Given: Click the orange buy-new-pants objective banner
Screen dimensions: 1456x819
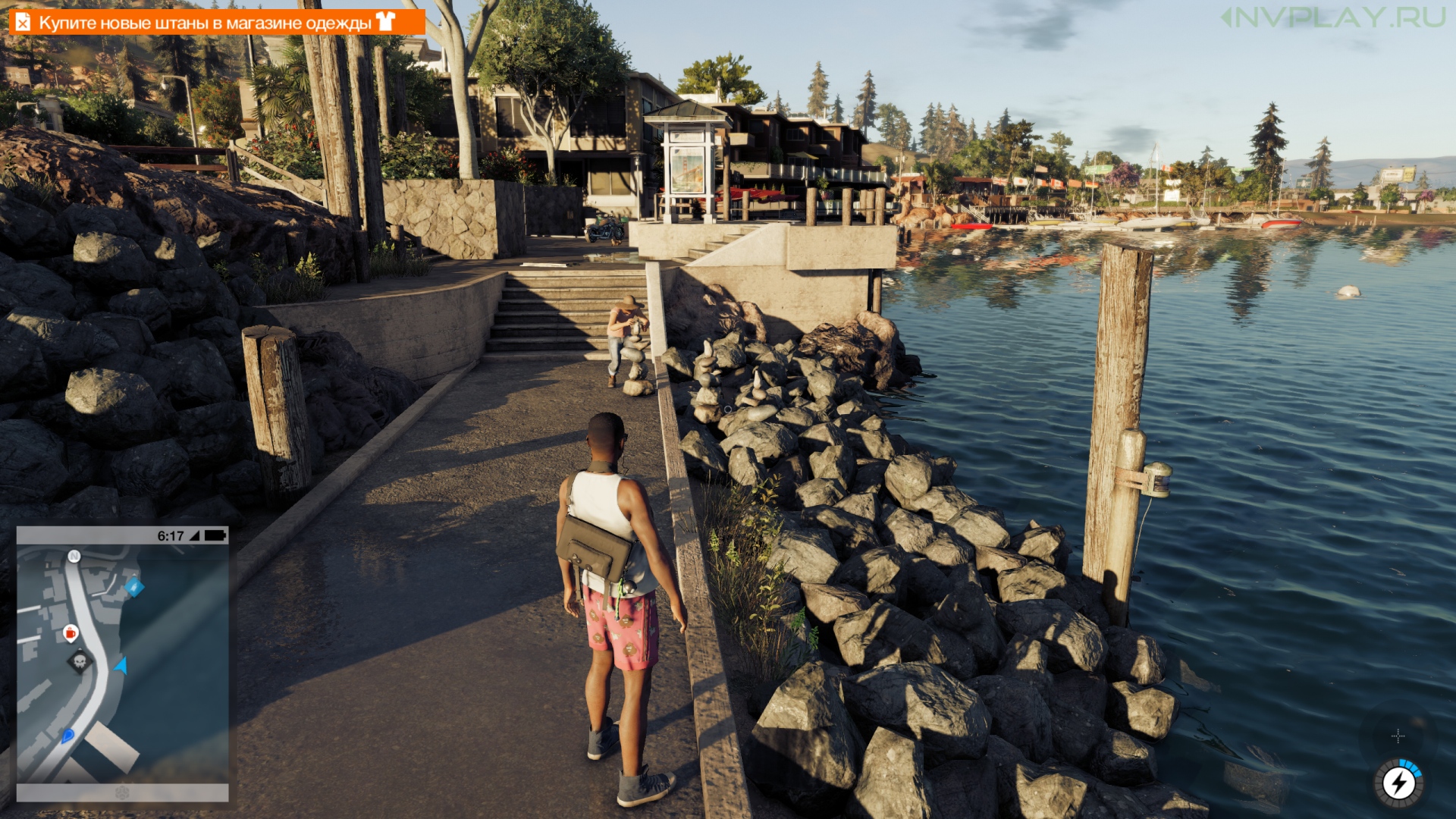Looking at the screenshot, I should click(216, 22).
